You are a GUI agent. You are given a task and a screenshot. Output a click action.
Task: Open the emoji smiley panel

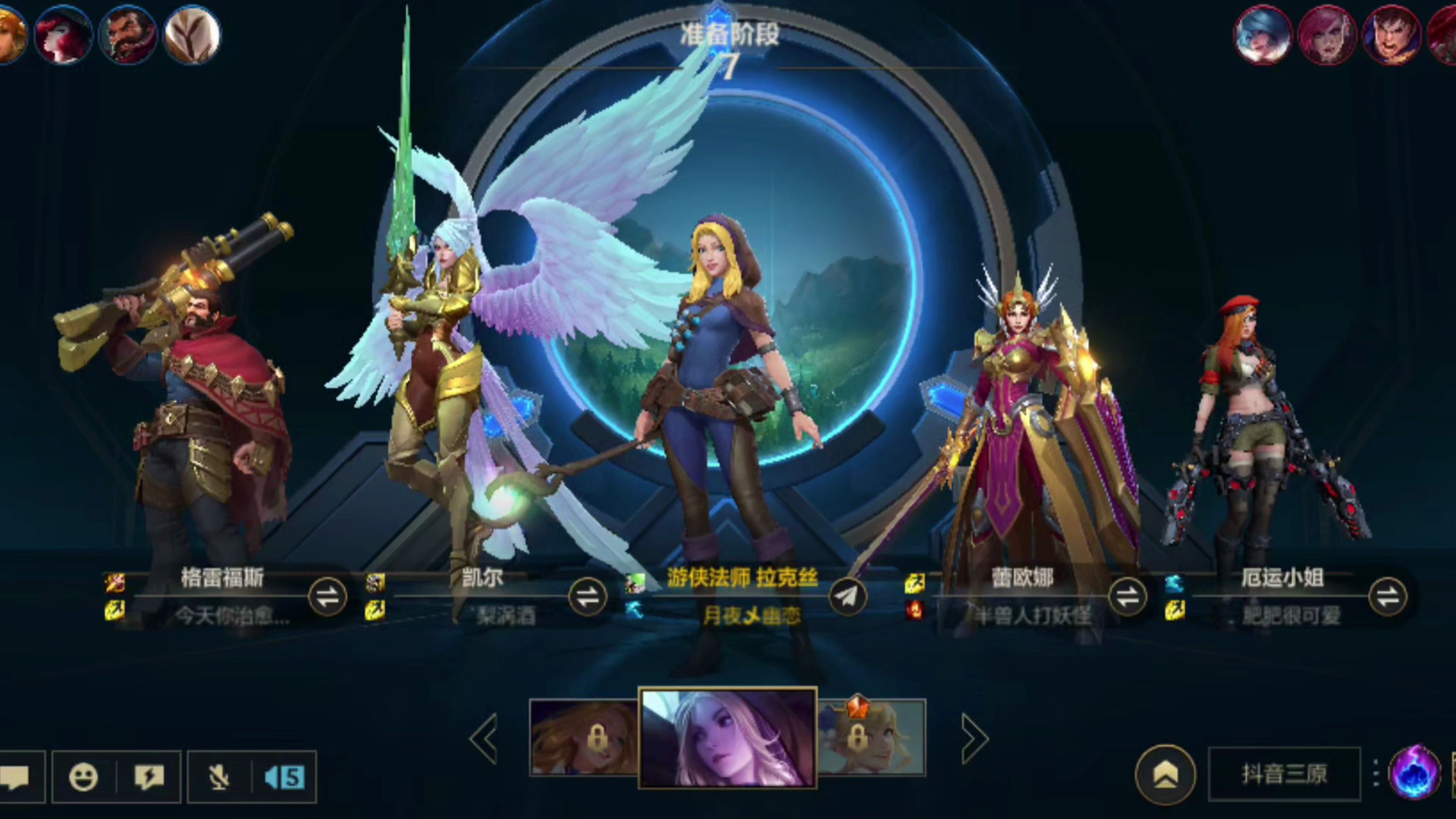(83, 777)
